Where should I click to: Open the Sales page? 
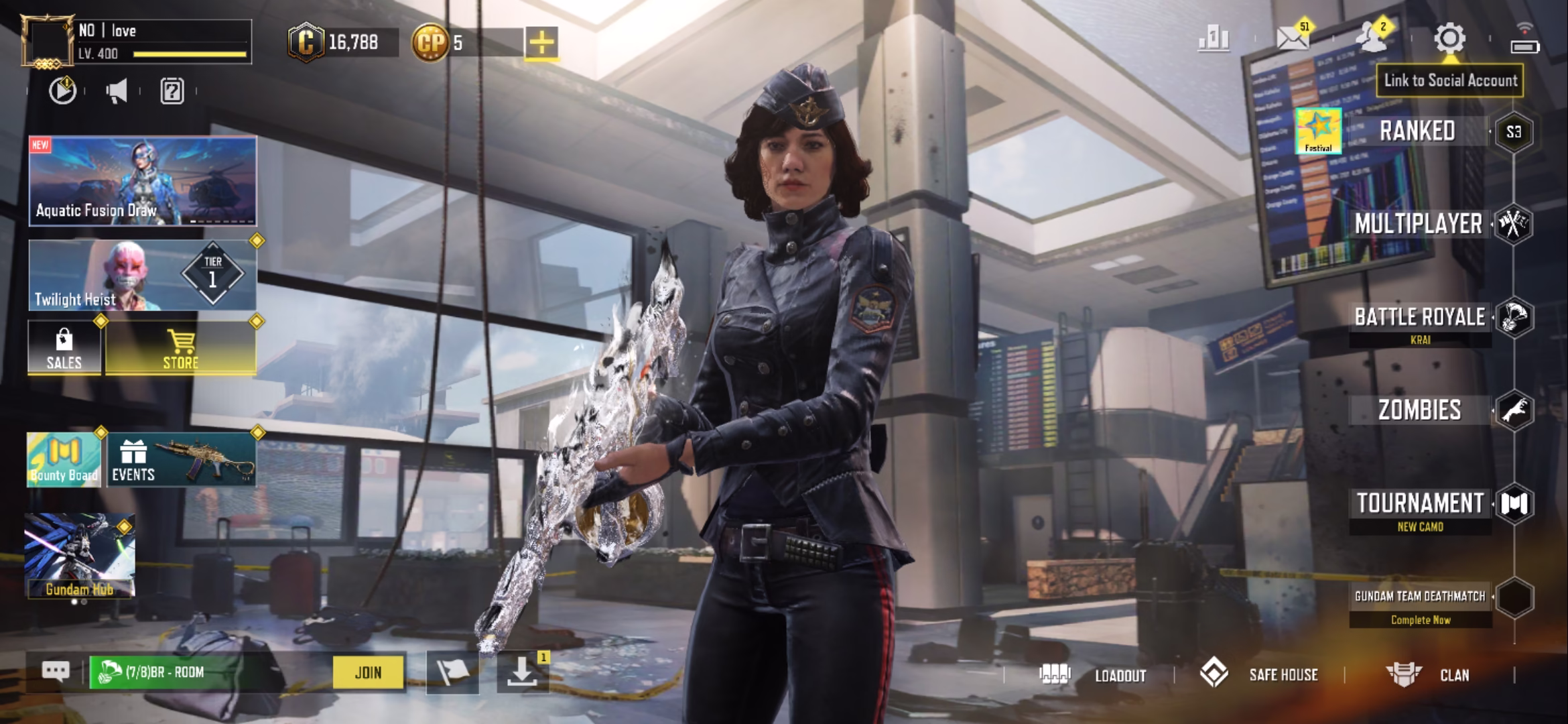click(x=64, y=349)
